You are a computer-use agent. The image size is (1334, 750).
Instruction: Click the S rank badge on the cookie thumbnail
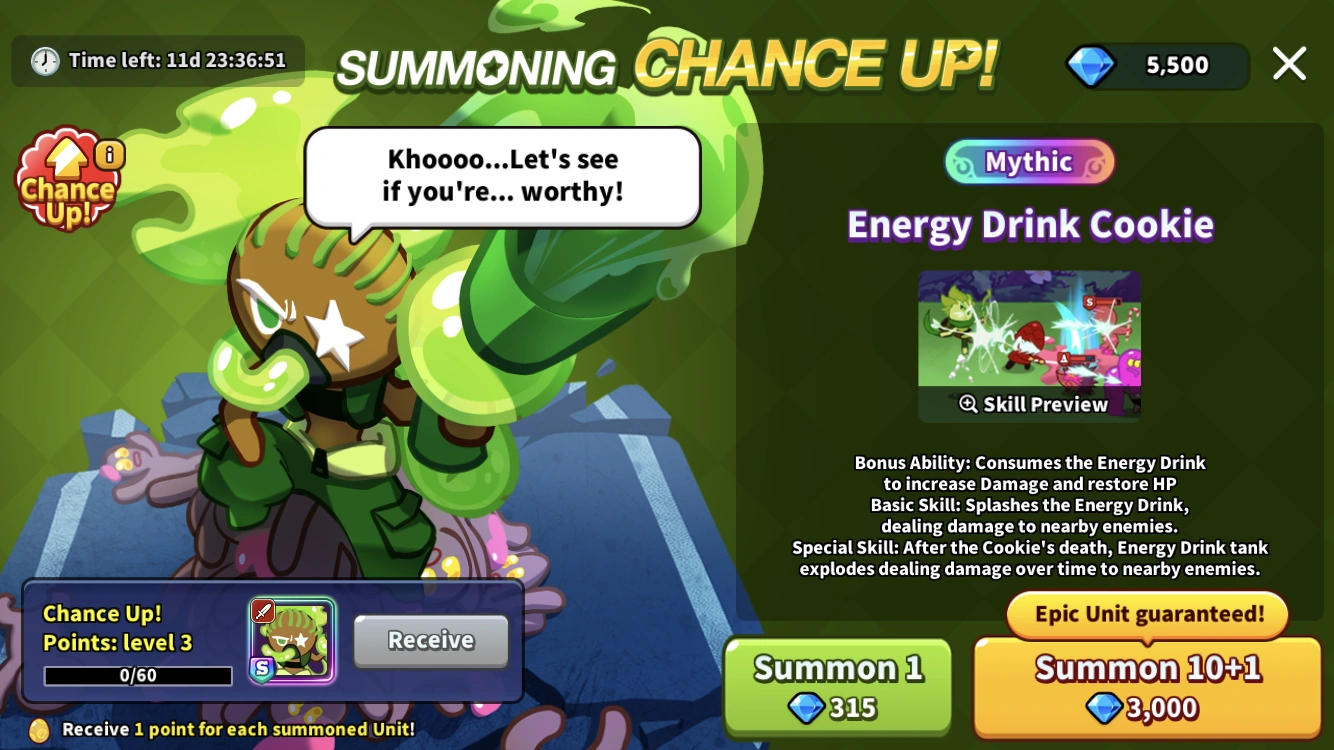pyautogui.click(x=262, y=667)
